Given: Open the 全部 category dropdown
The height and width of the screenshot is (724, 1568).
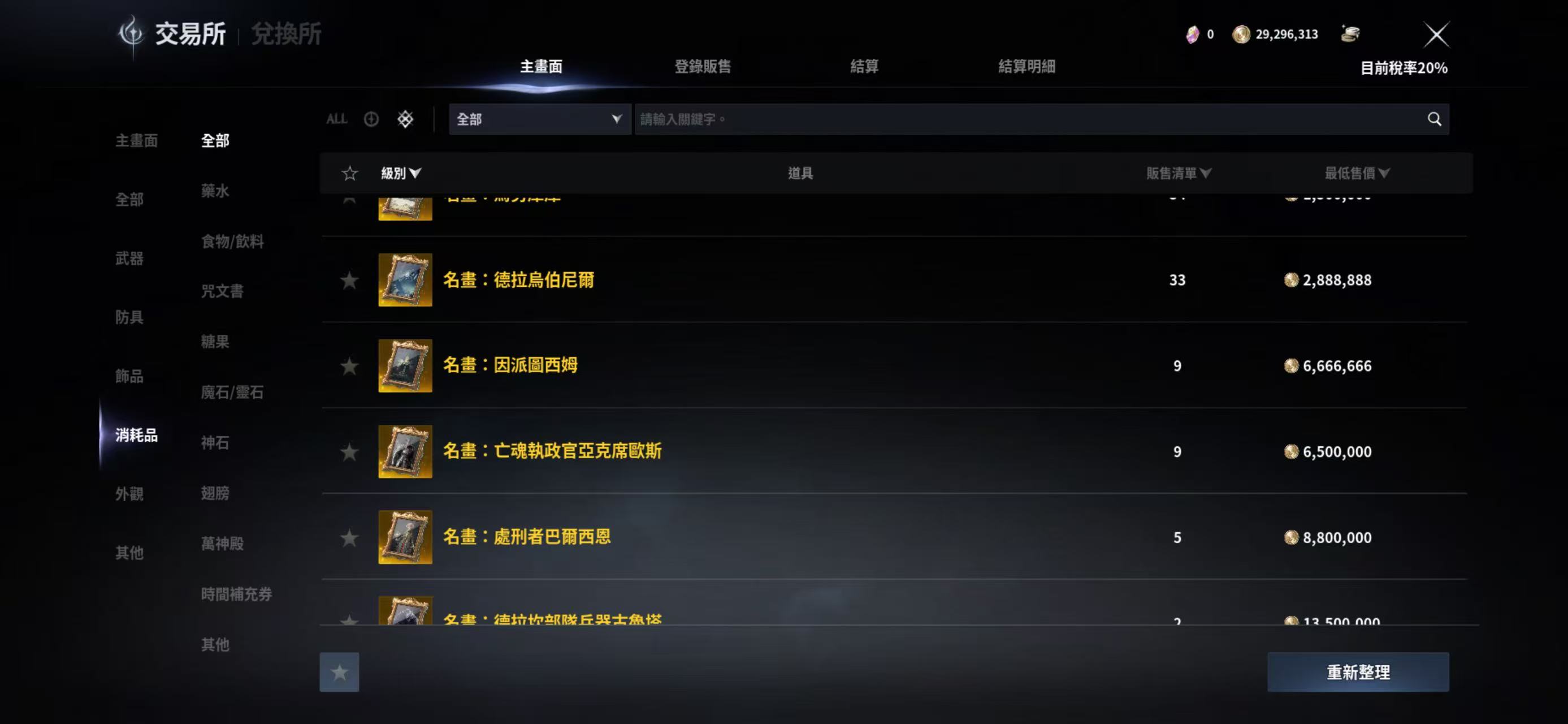Looking at the screenshot, I should (539, 119).
